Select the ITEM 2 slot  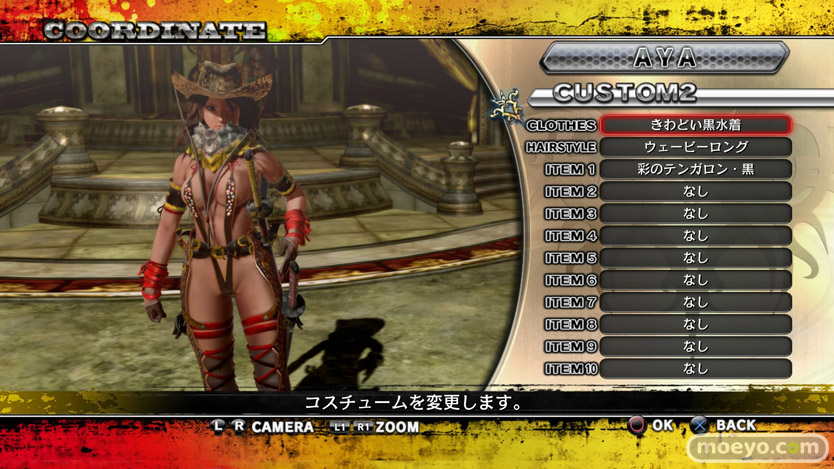[696, 191]
